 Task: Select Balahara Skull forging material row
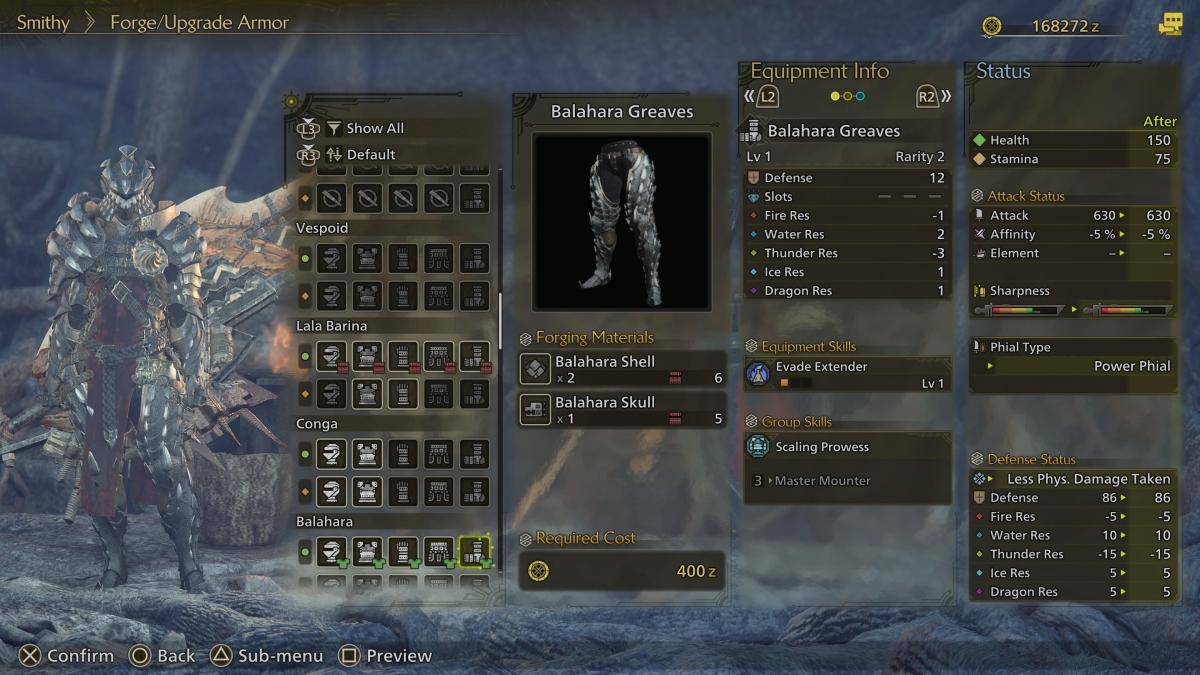coord(622,409)
